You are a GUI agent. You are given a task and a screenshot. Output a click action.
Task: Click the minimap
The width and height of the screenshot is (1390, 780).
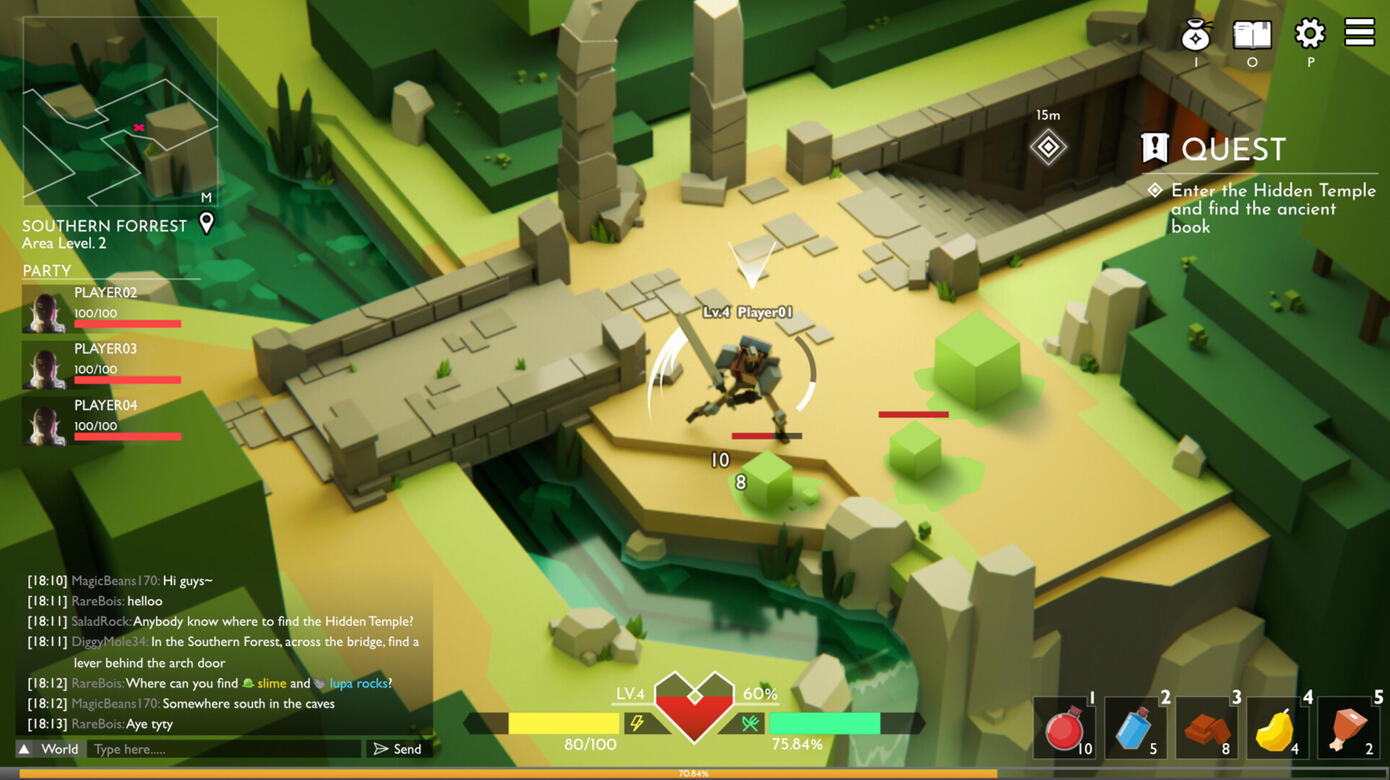[120, 110]
